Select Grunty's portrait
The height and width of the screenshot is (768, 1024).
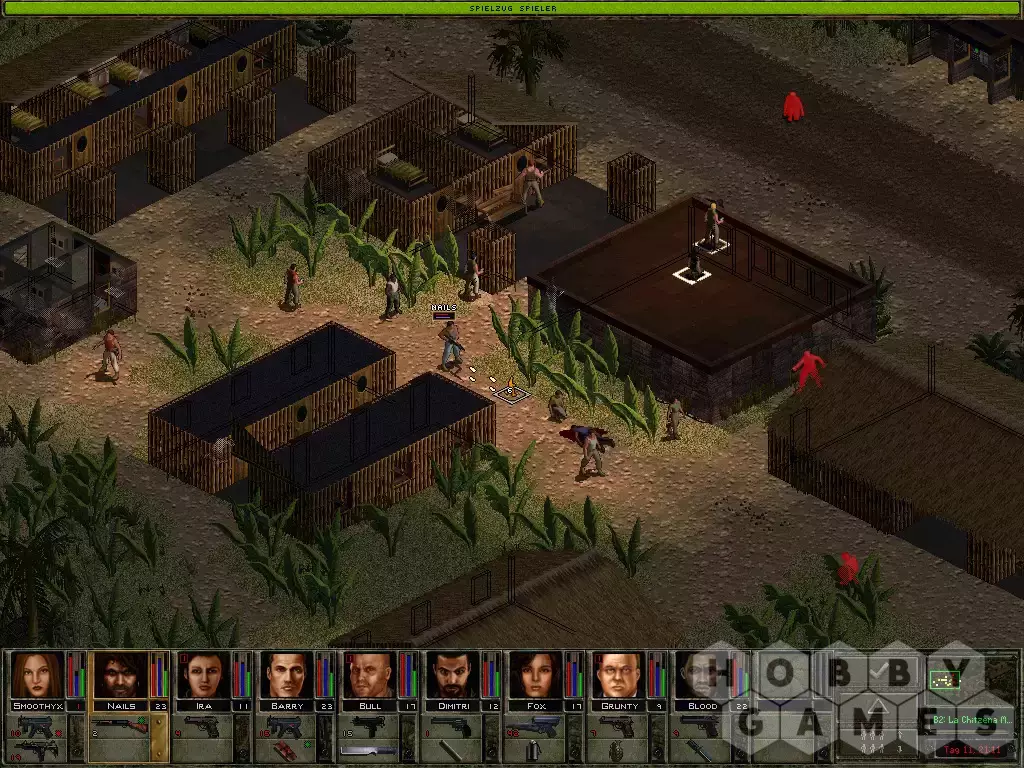click(x=619, y=675)
